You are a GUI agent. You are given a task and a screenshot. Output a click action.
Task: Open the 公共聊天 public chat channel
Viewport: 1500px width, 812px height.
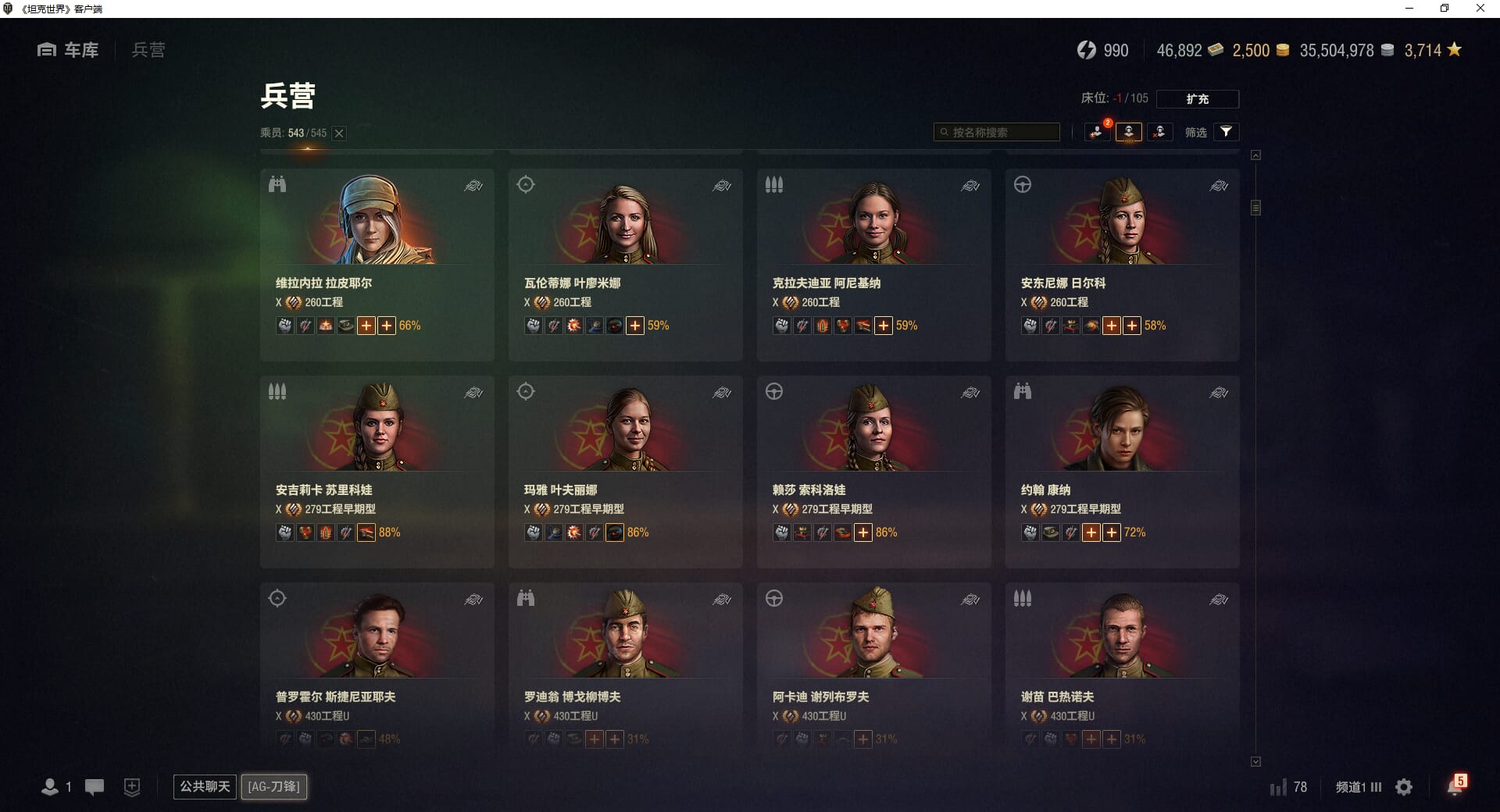point(205,786)
